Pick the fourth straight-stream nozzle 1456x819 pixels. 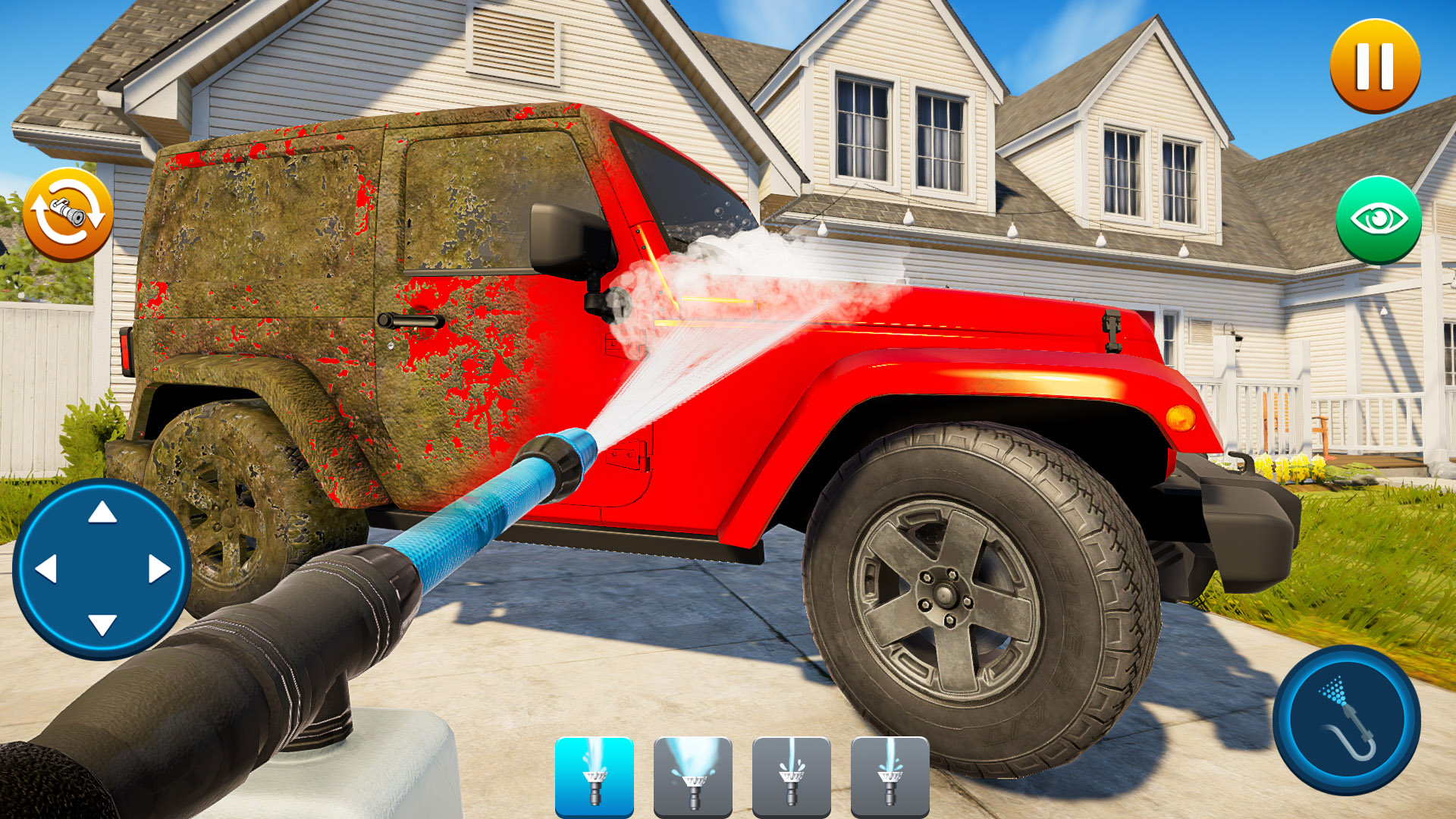click(891, 775)
